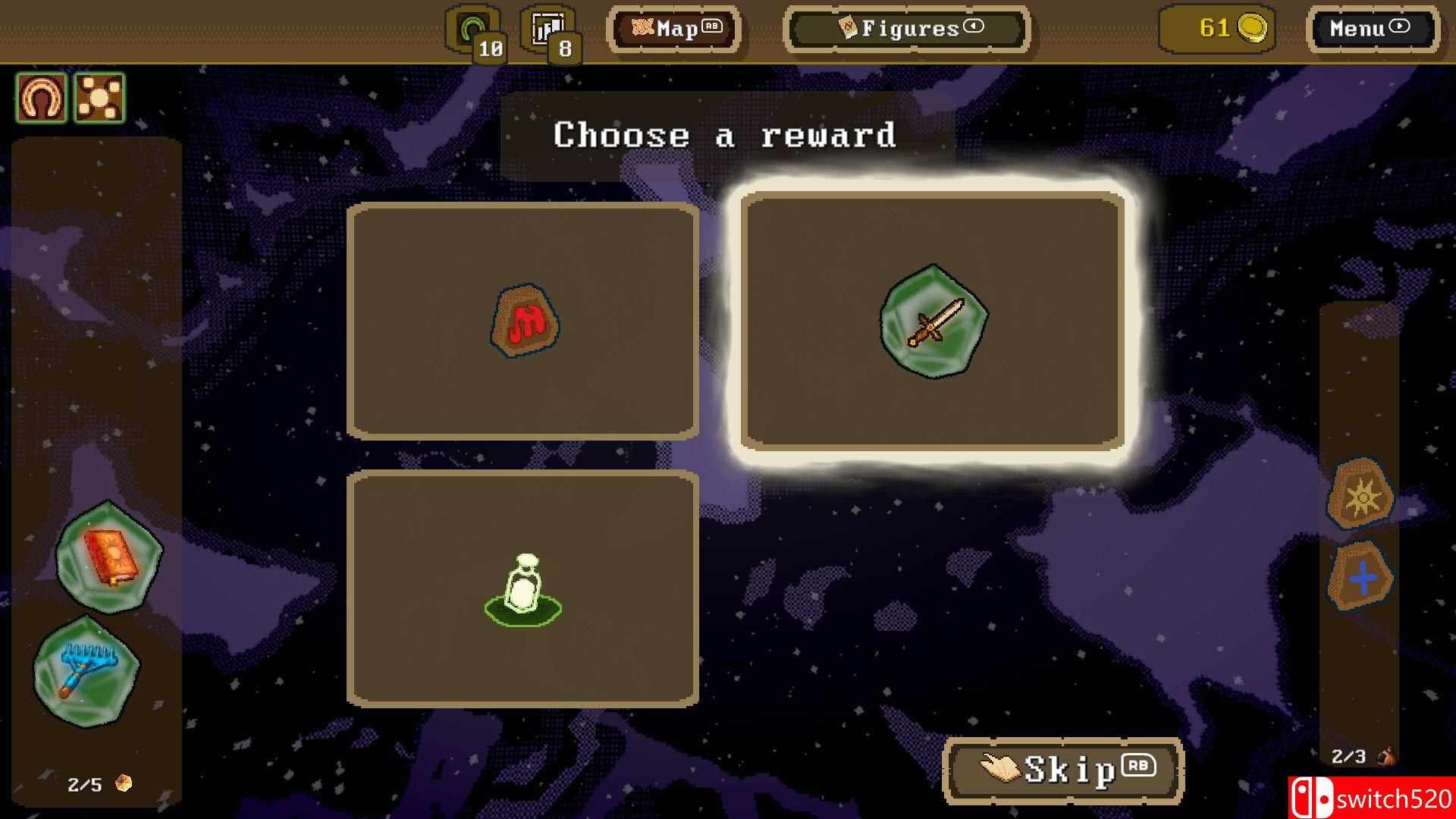Click the dice-pattern relic icon

(x=99, y=98)
